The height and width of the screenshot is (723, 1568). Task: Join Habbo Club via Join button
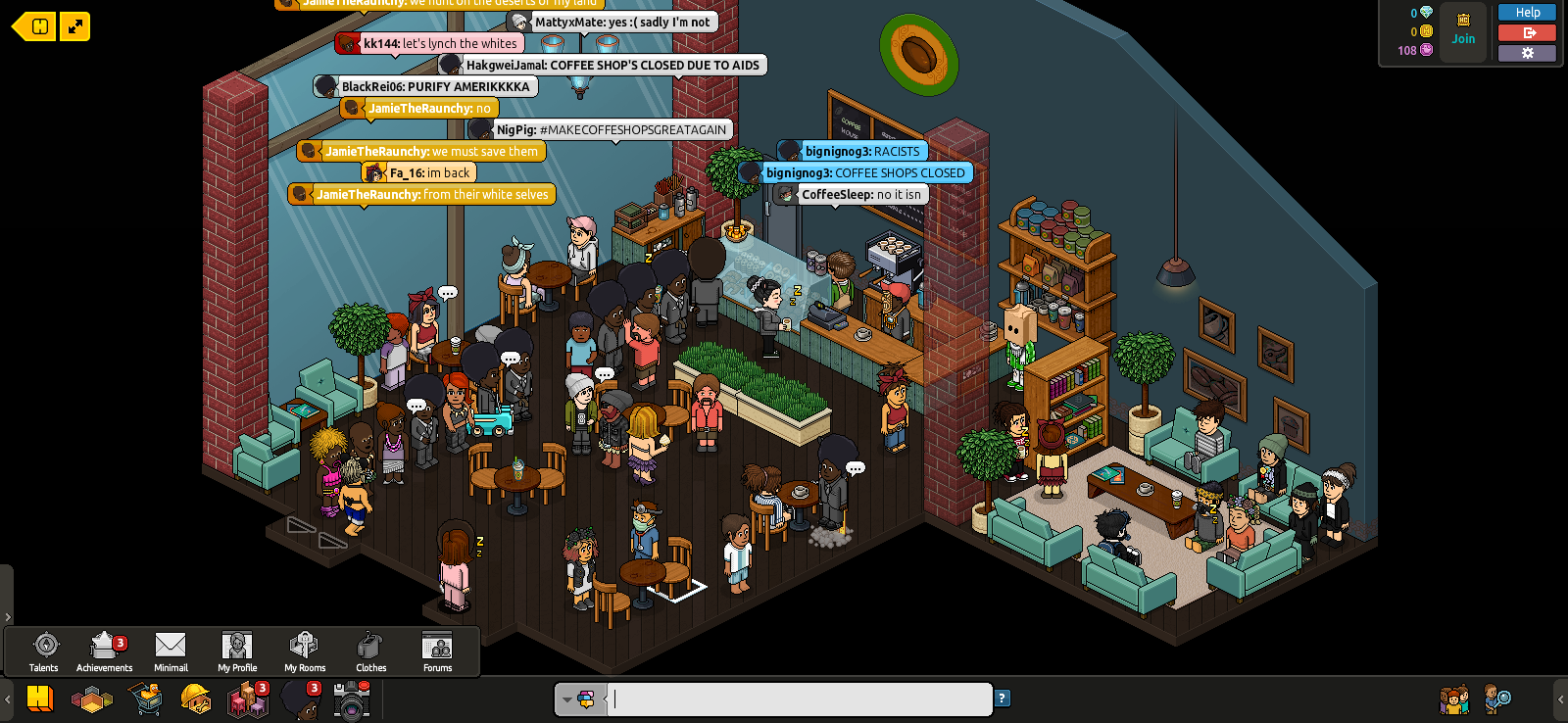[x=1463, y=32]
